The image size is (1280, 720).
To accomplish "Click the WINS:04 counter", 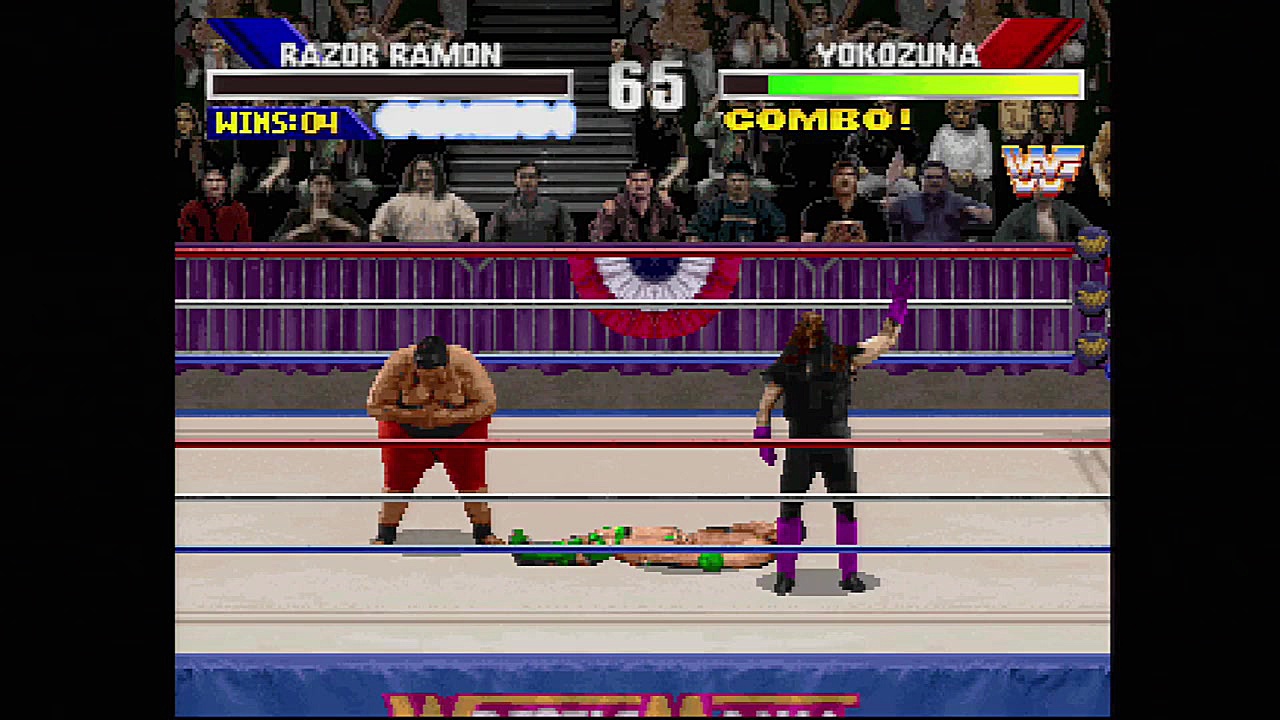I will 275,122.
